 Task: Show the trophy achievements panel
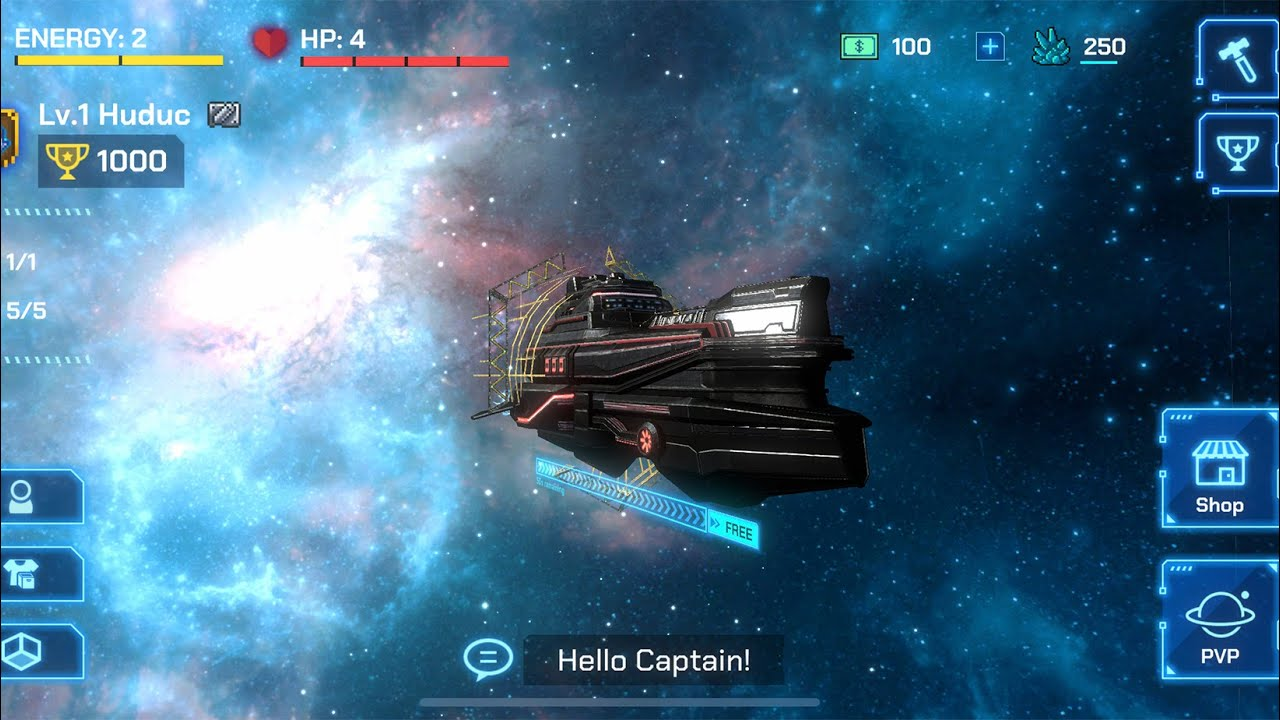[1238, 153]
